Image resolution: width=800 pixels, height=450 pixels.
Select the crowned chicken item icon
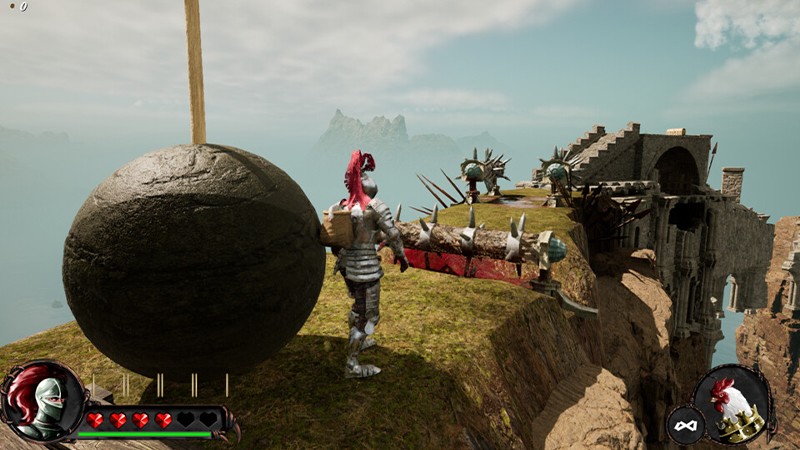pos(734,405)
